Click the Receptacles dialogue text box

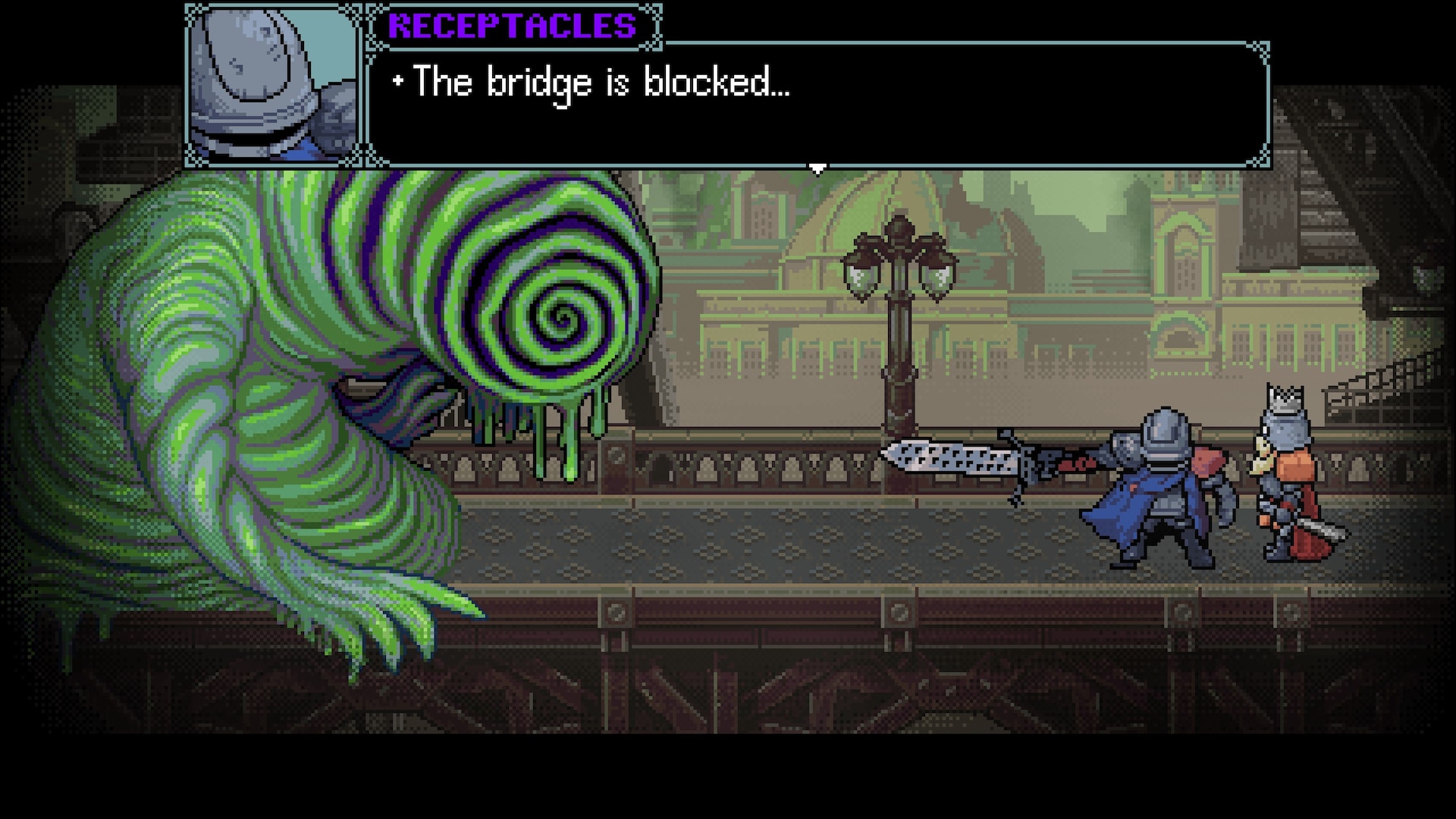[817, 104]
